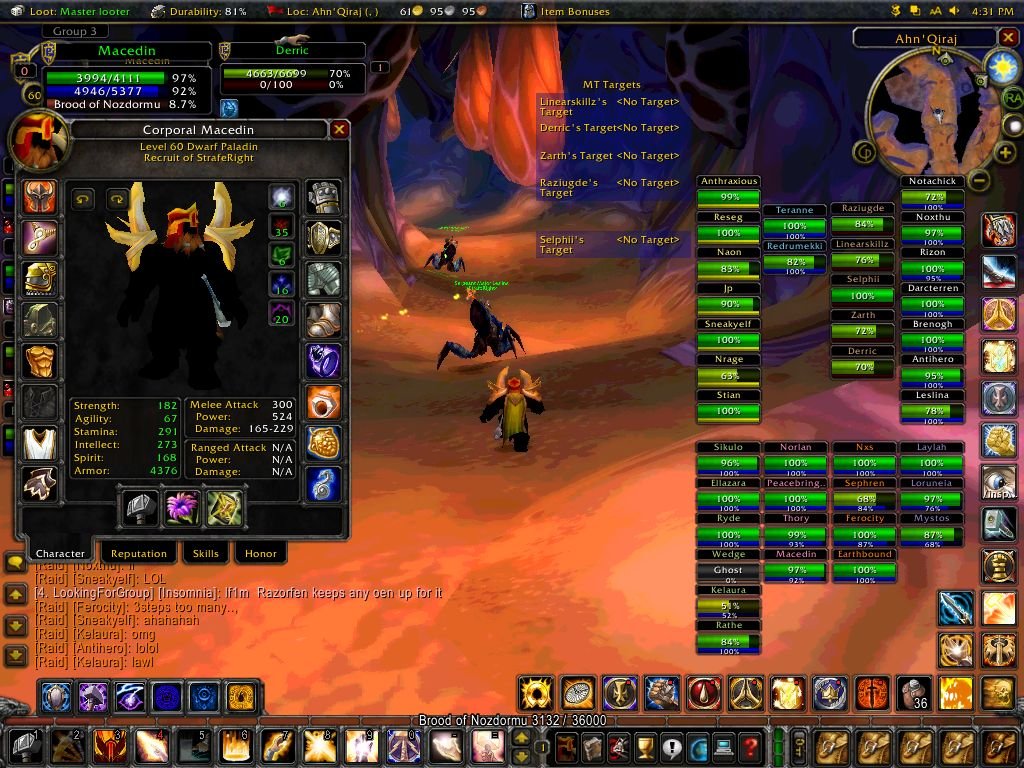Zoom in on the minimap
This screenshot has height=768, width=1024.
[x=1005, y=153]
